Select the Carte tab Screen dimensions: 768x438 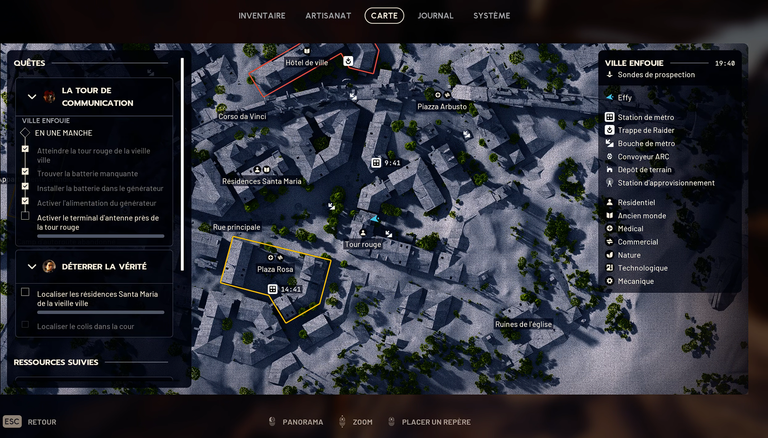coord(384,16)
